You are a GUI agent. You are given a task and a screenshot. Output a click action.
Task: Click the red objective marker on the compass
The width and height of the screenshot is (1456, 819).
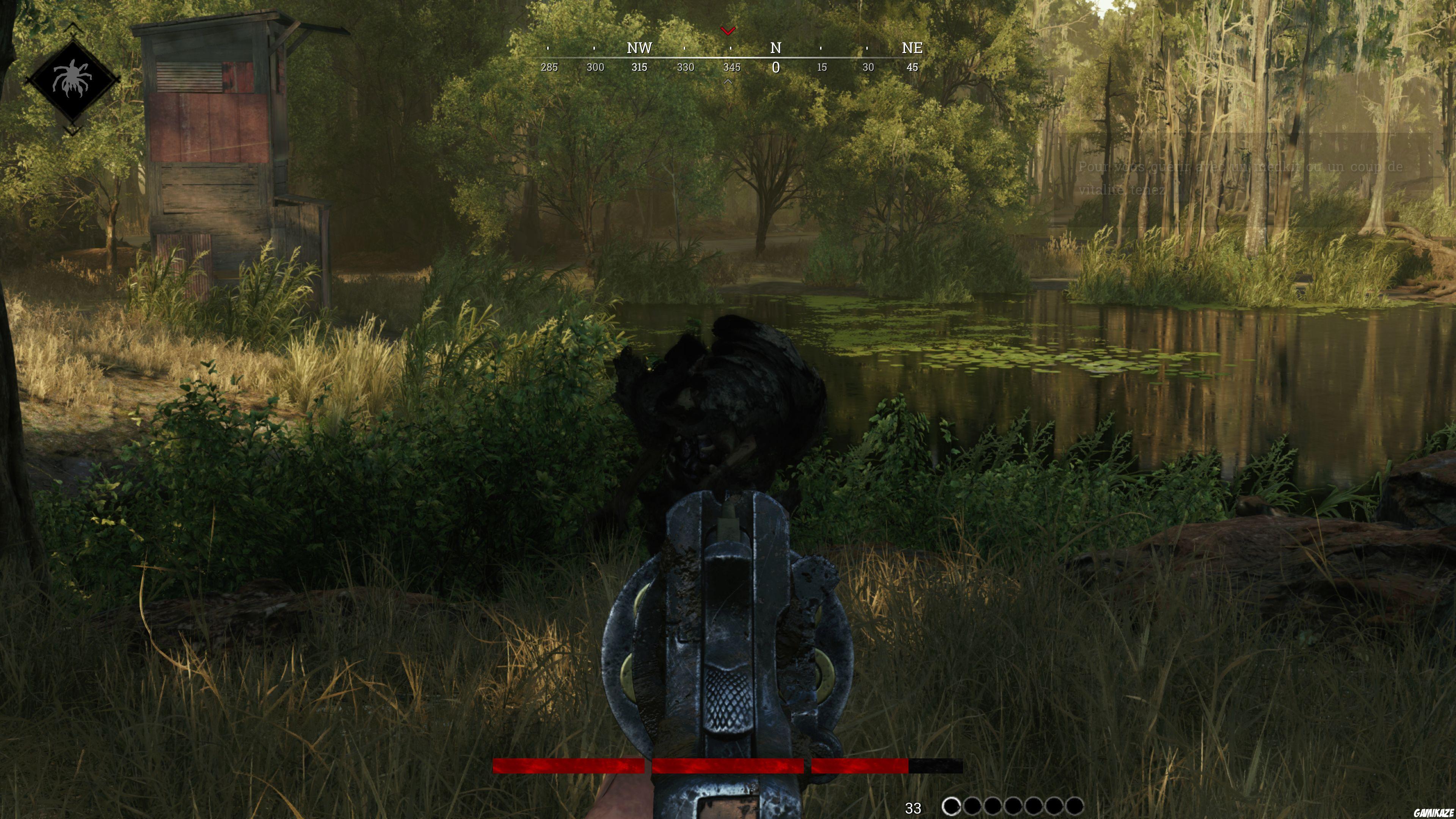click(728, 31)
